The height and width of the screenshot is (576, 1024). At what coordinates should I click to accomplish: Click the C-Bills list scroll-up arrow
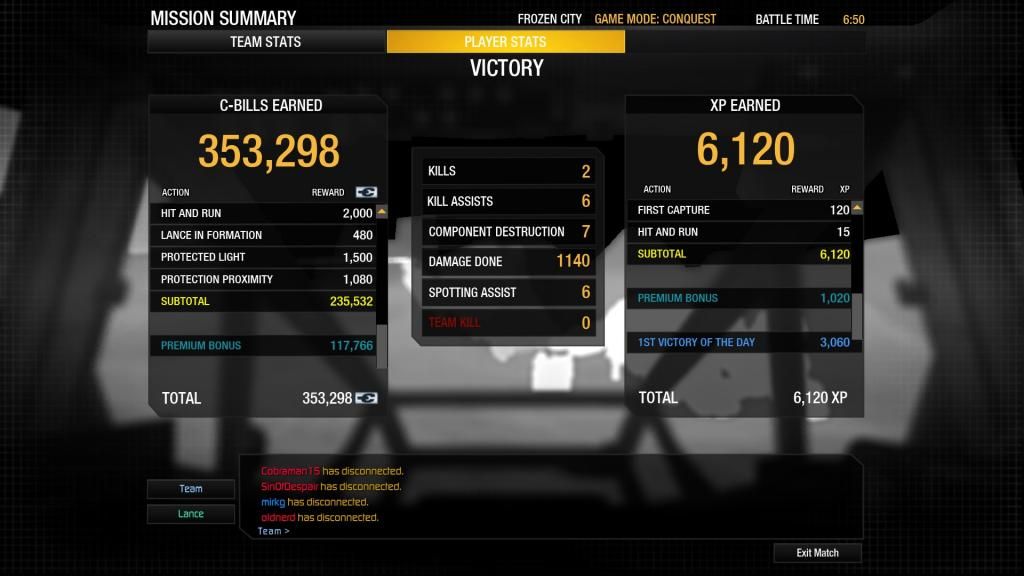coord(381,212)
